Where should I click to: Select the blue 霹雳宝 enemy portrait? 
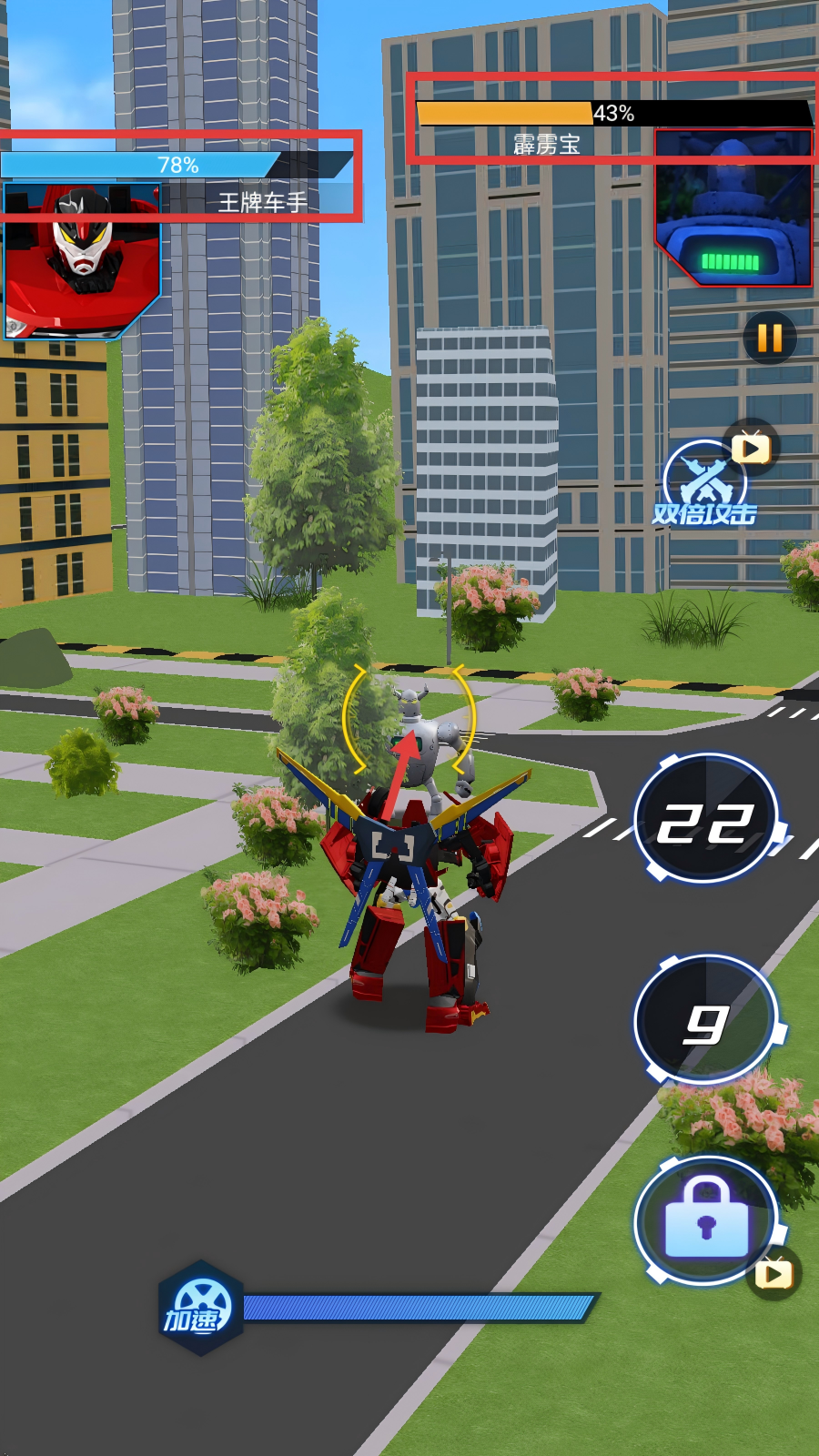(x=733, y=208)
